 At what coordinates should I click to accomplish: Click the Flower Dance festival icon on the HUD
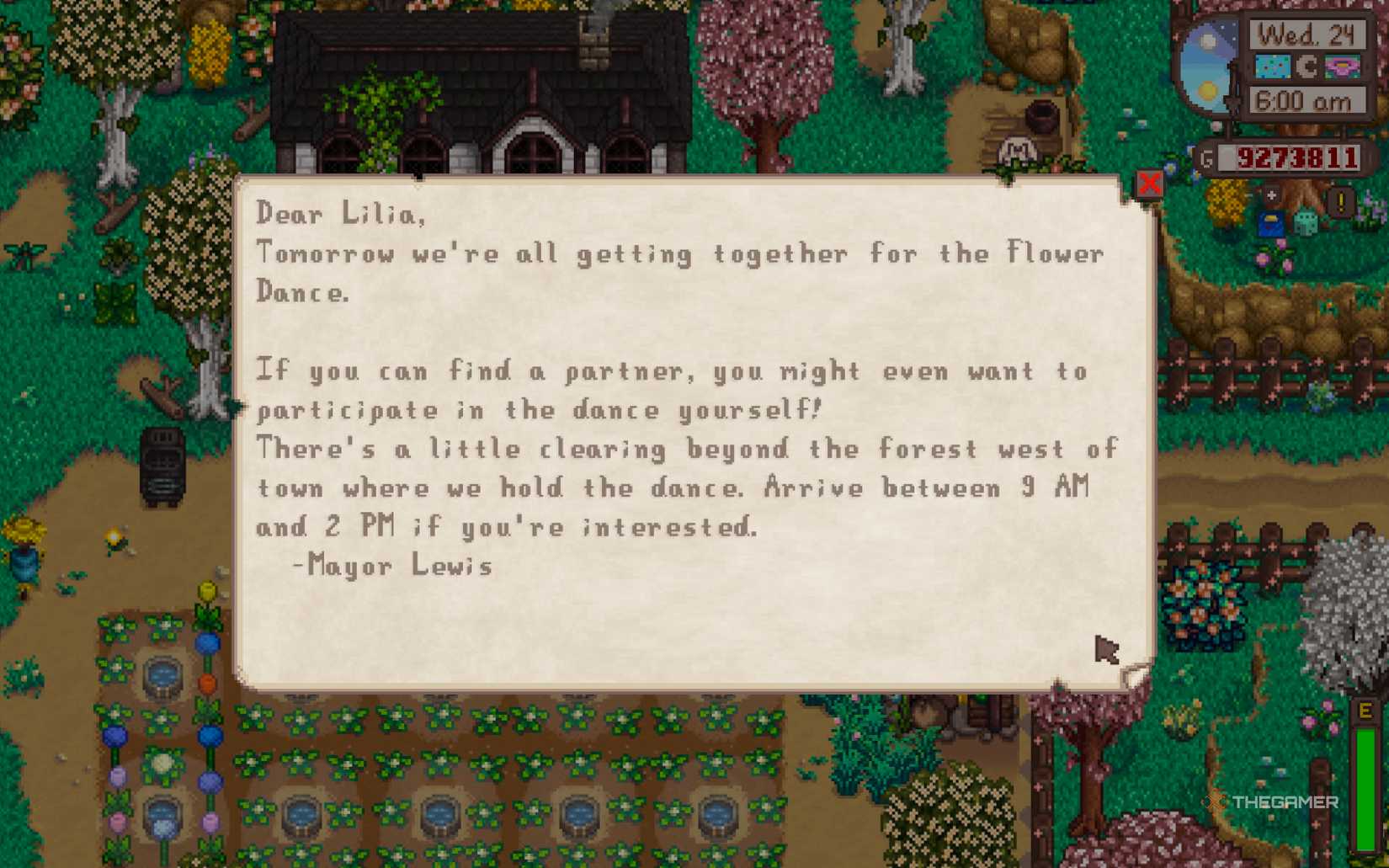(1342, 66)
